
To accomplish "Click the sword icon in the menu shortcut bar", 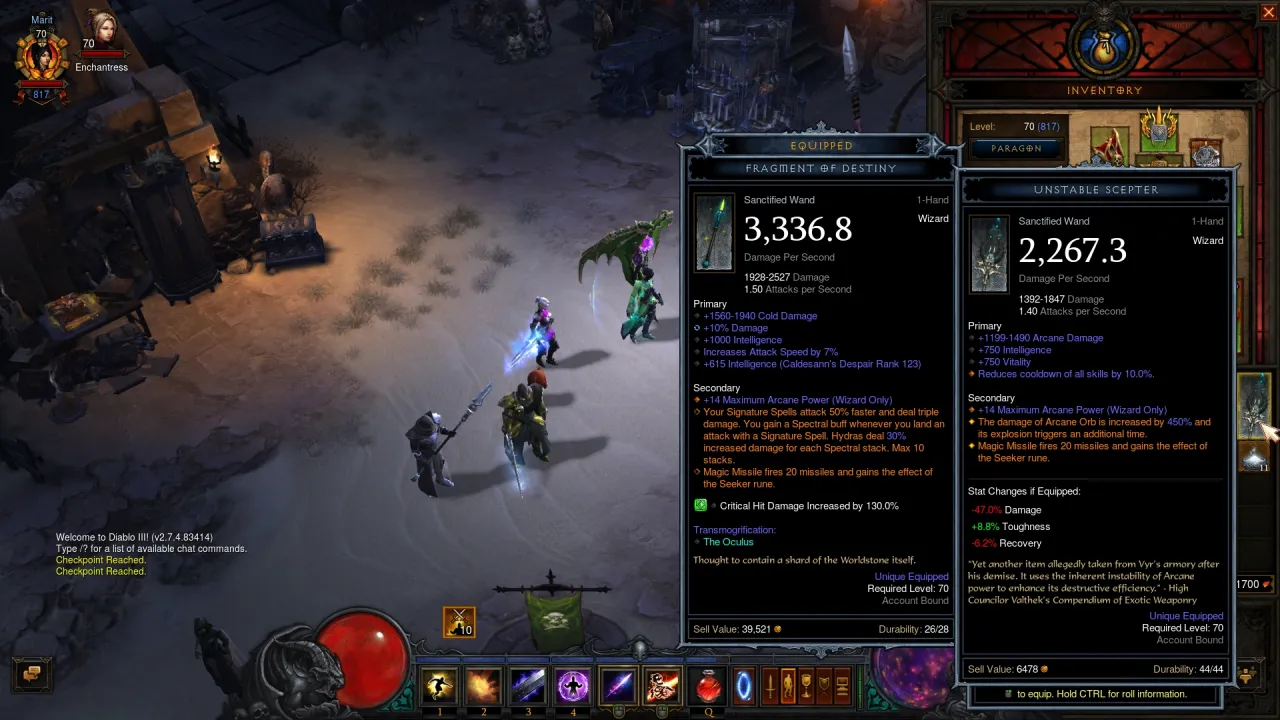I will [770, 685].
